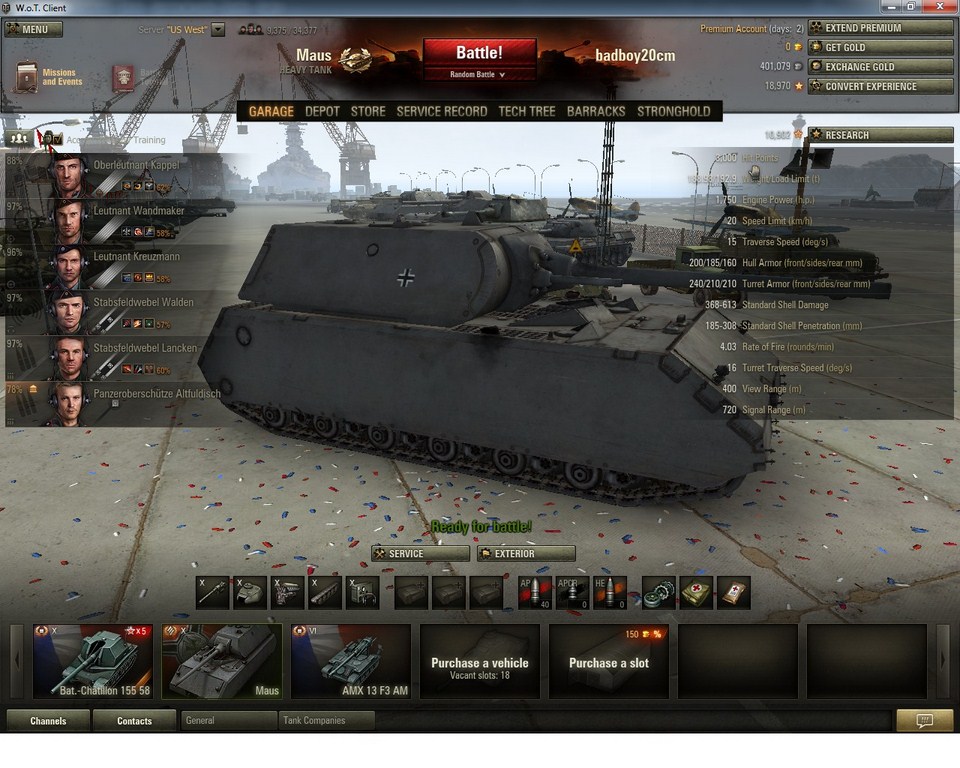Select the Bat.-Chatillon 155 58 vehicle
The height and width of the screenshot is (768, 960).
(x=93, y=661)
